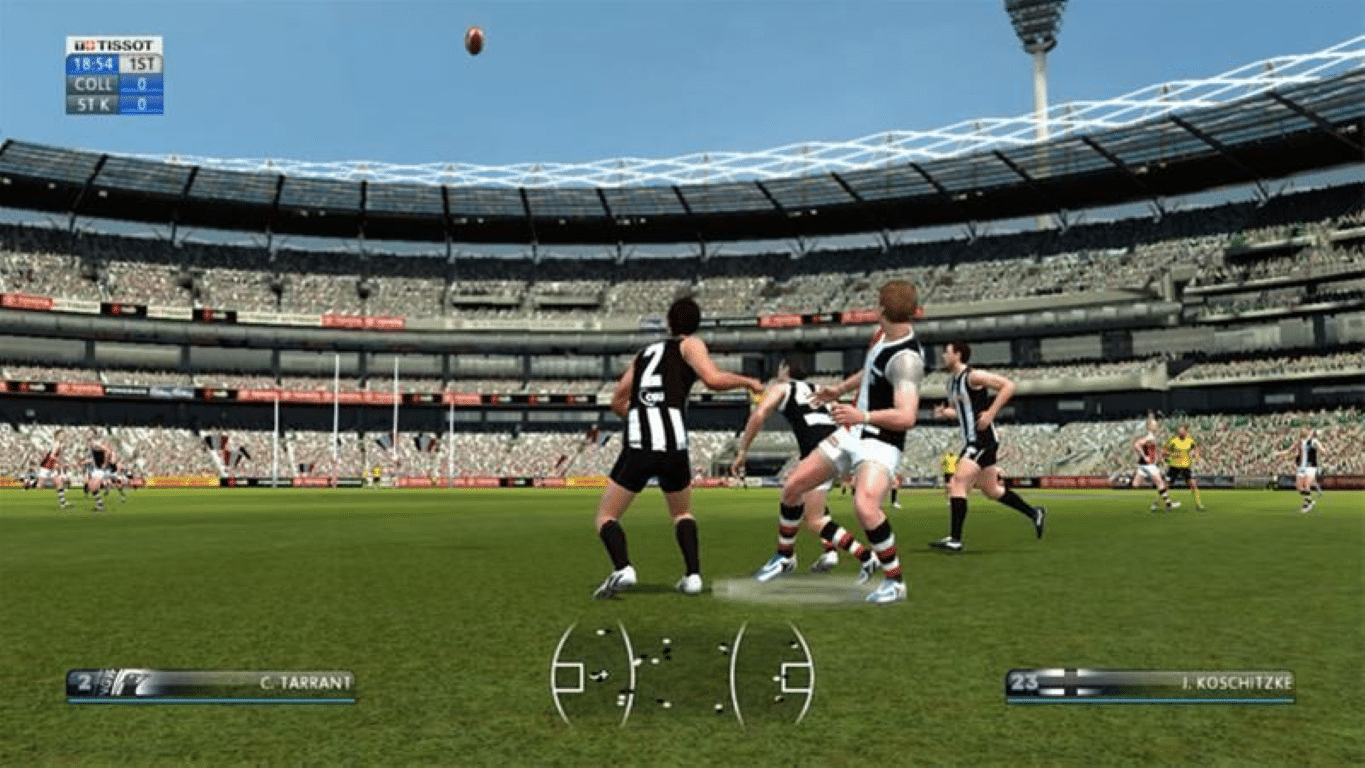The image size is (1365, 768).
Task: Click the 1ST quarter indicator
Action: coord(142,64)
